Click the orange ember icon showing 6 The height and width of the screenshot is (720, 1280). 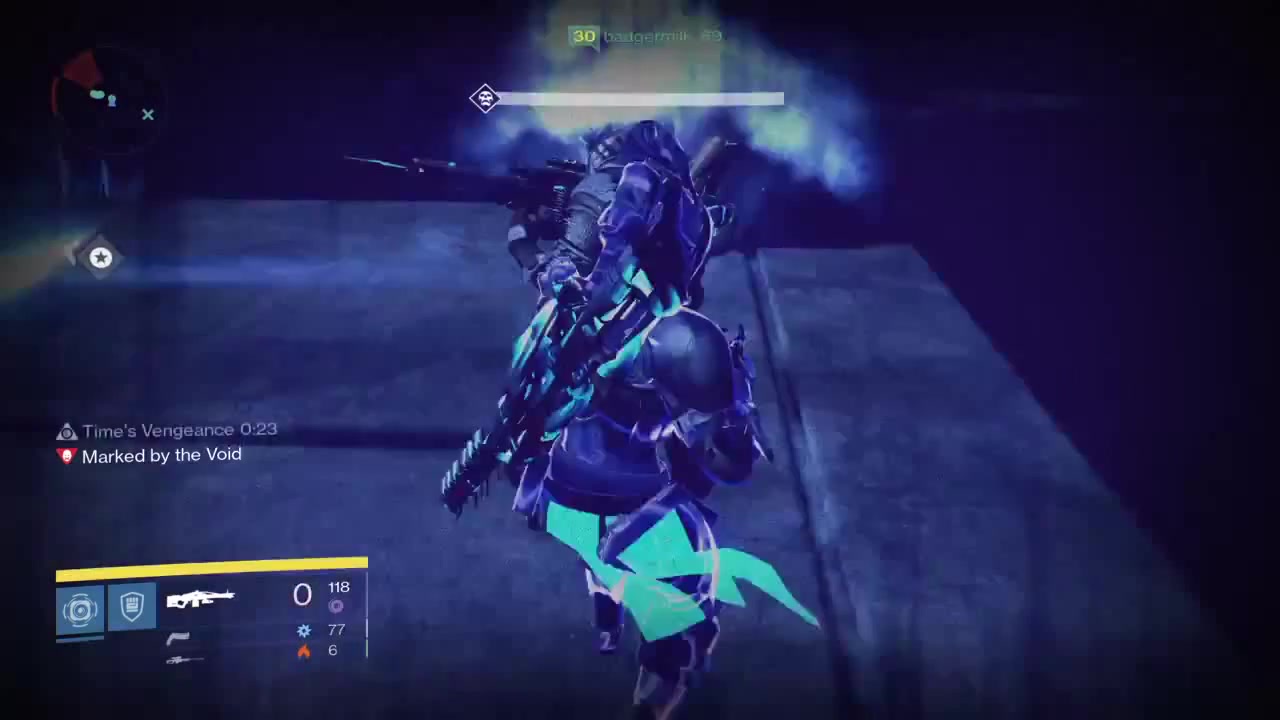pos(303,650)
